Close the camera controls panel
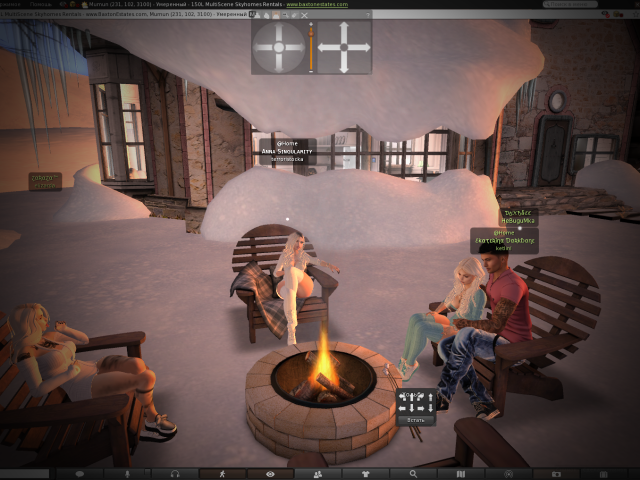This screenshot has width=640, height=480. point(306,15)
